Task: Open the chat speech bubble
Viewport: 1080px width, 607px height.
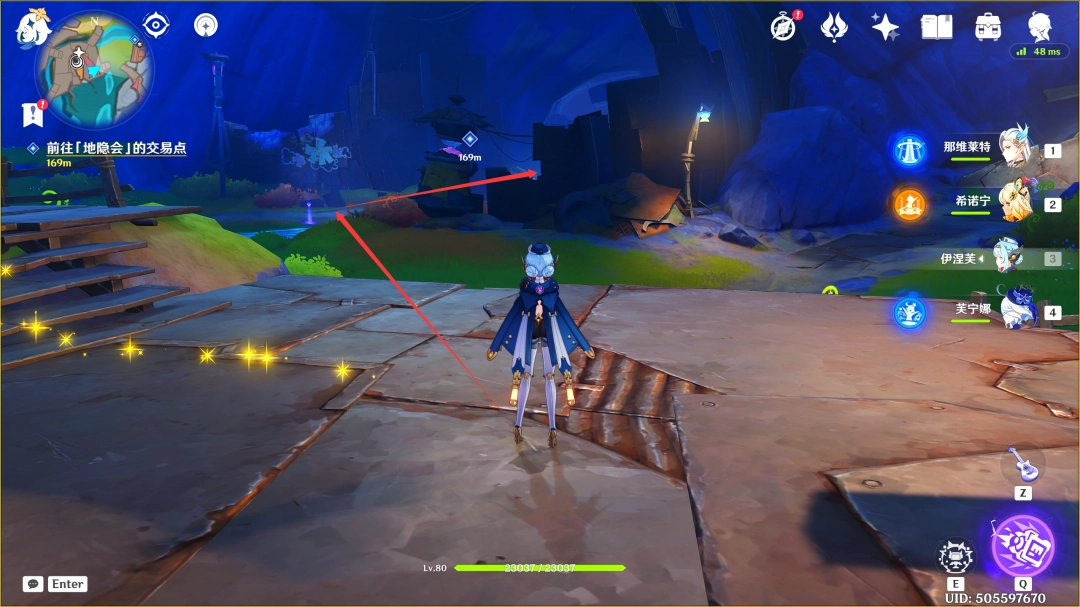Action: [32, 584]
